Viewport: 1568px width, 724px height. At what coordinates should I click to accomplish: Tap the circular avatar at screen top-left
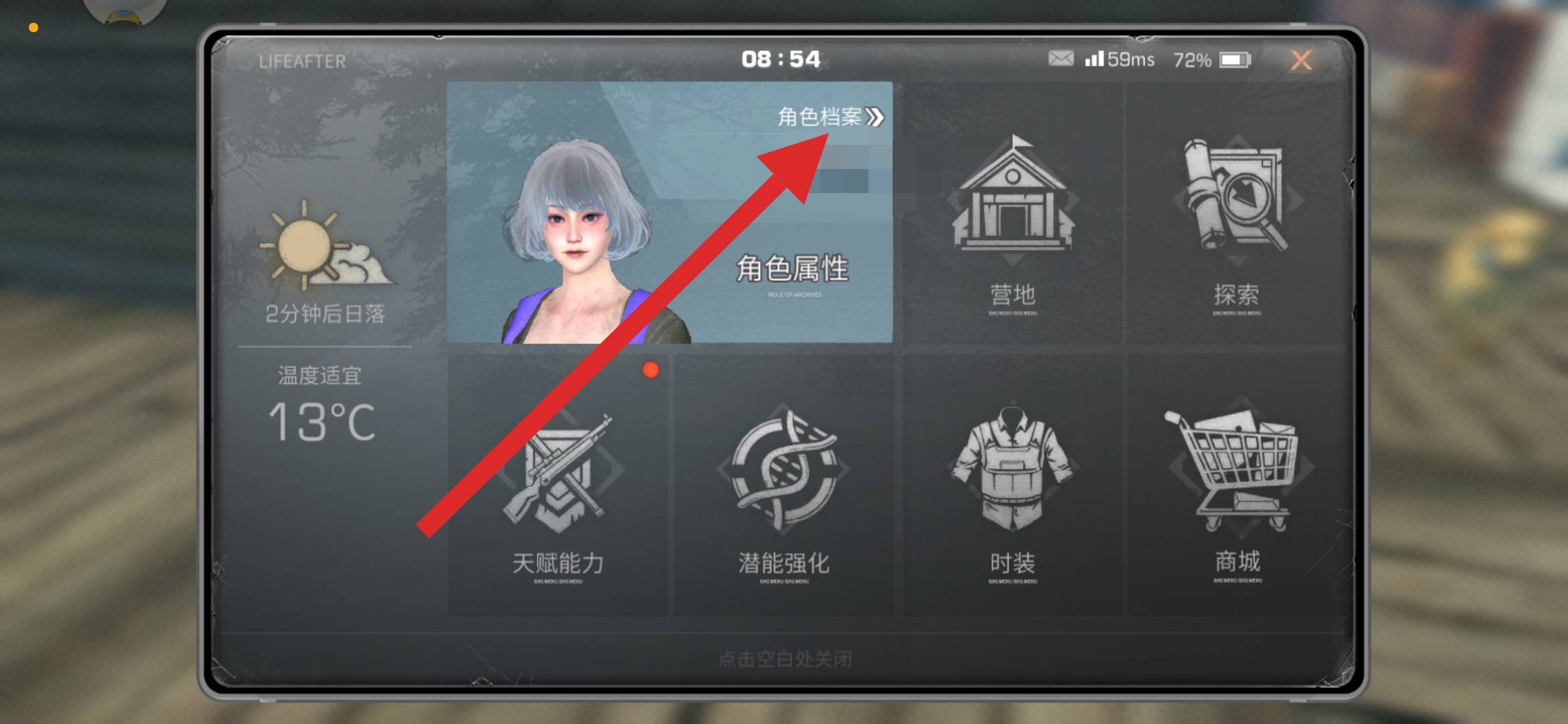coord(124,8)
